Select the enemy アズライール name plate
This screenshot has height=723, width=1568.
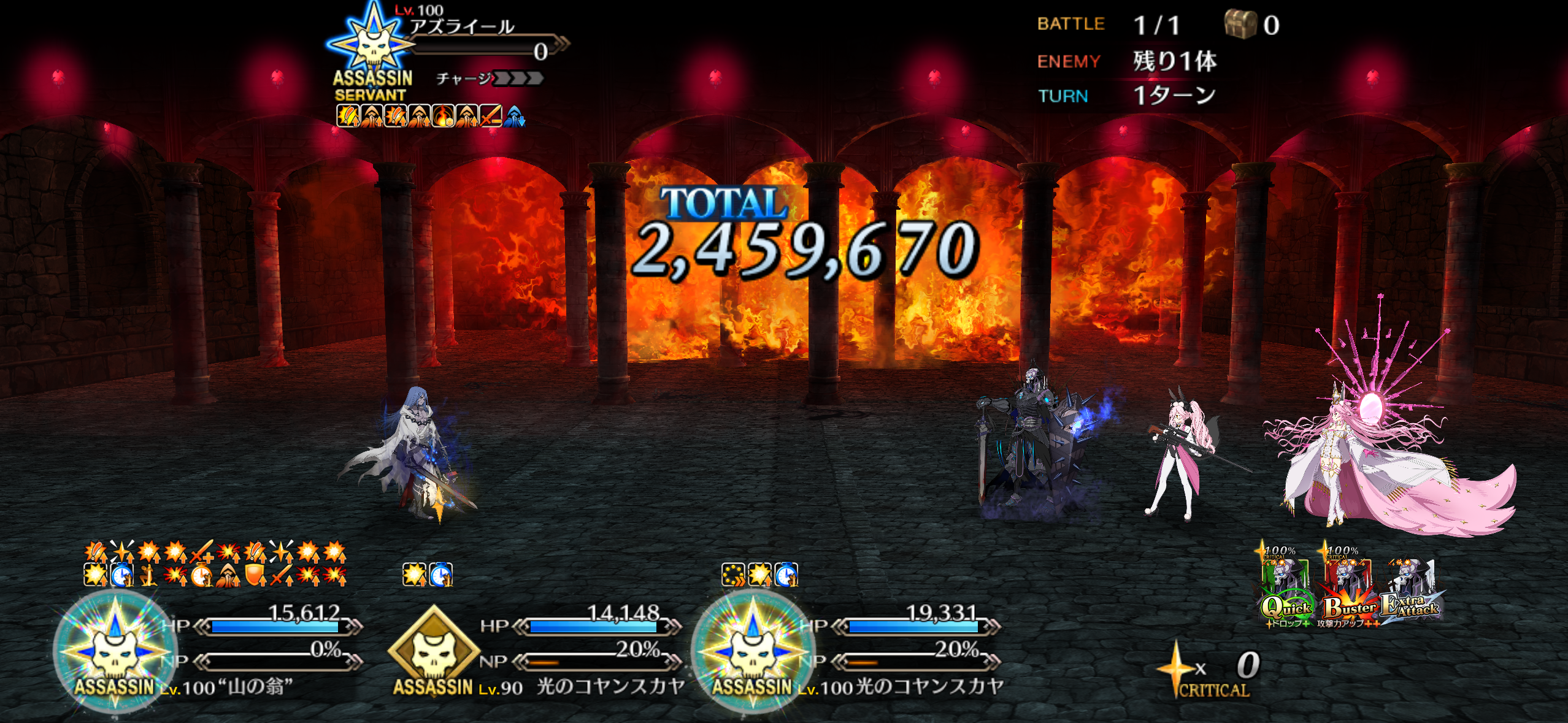(462, 28)
